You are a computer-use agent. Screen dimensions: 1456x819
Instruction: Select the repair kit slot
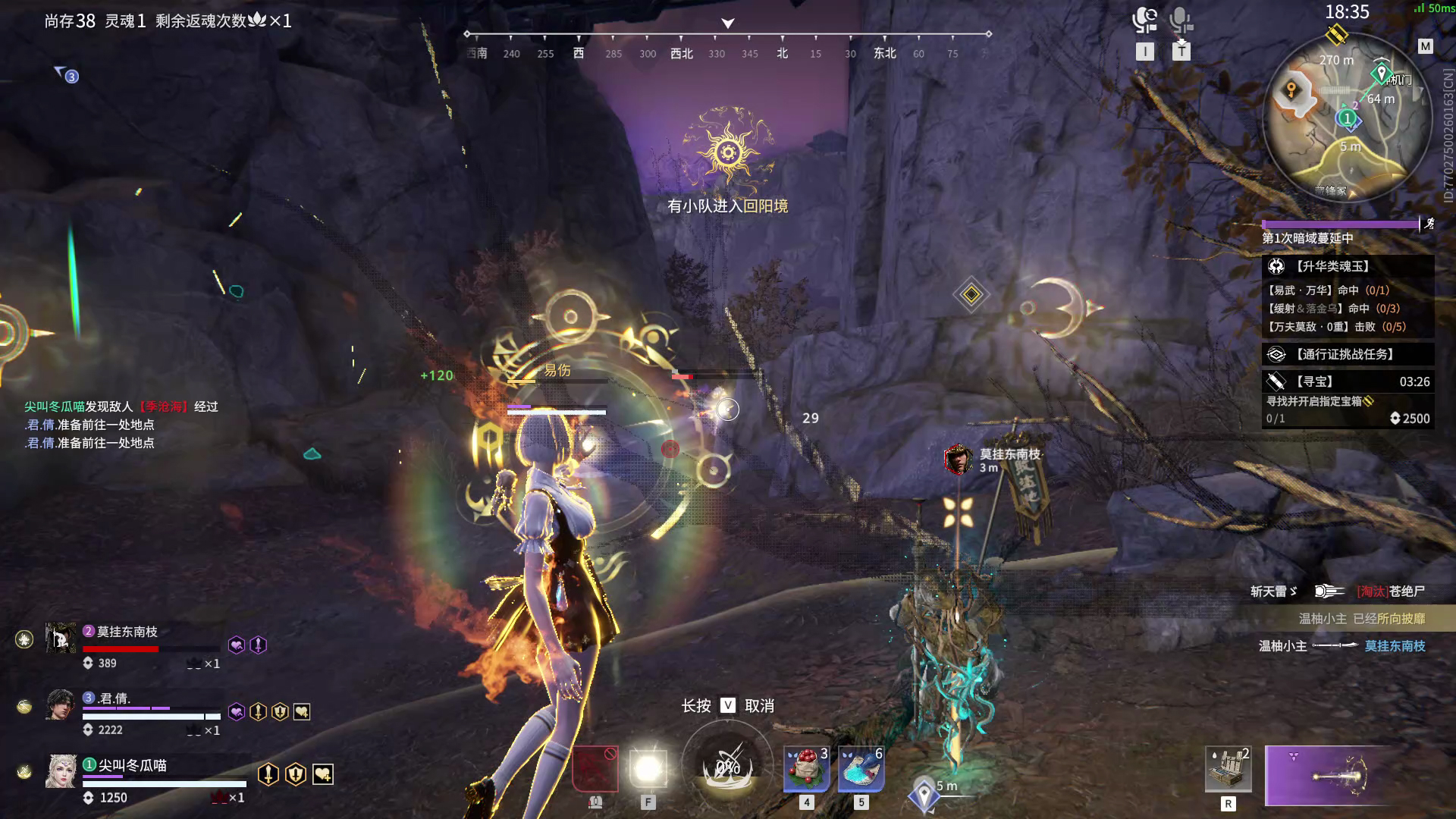coord(1228,768)
